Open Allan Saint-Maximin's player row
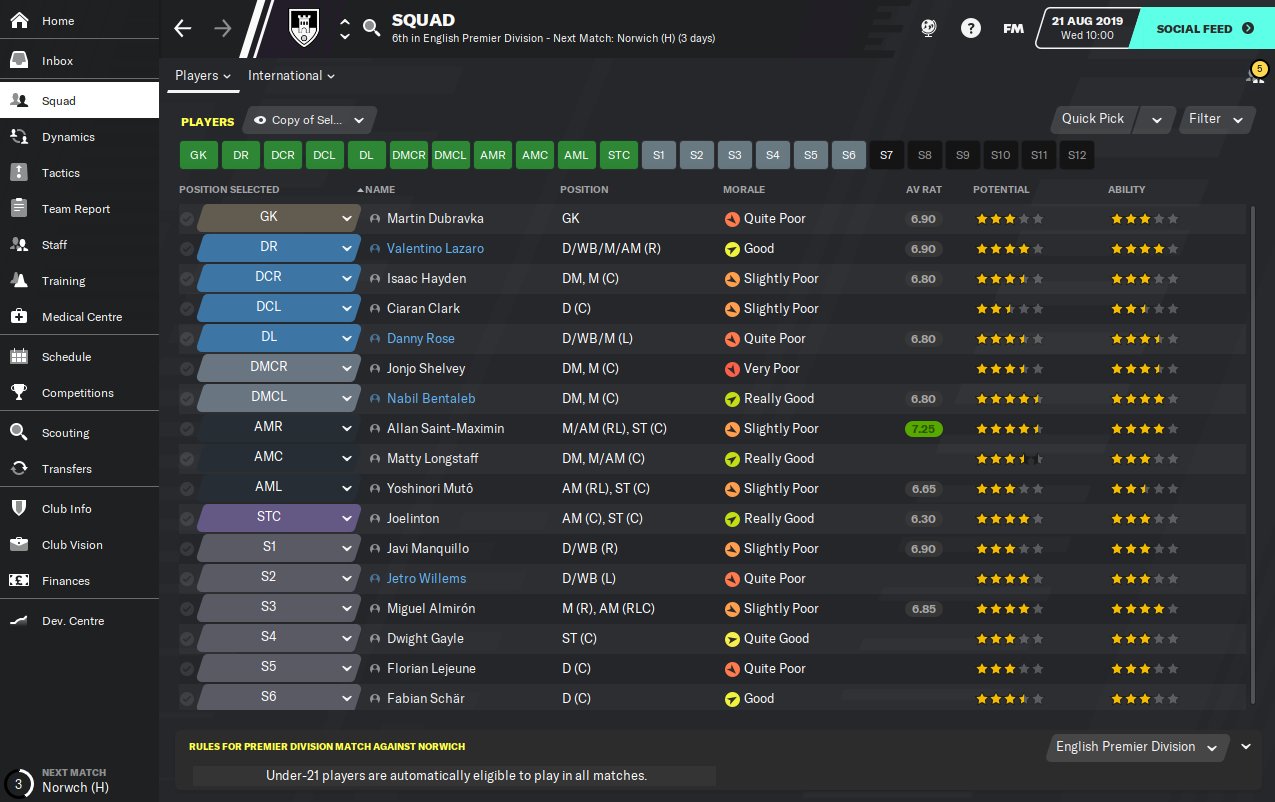Viewport: 1275px width, 802px height. click(x=445, y=428)
